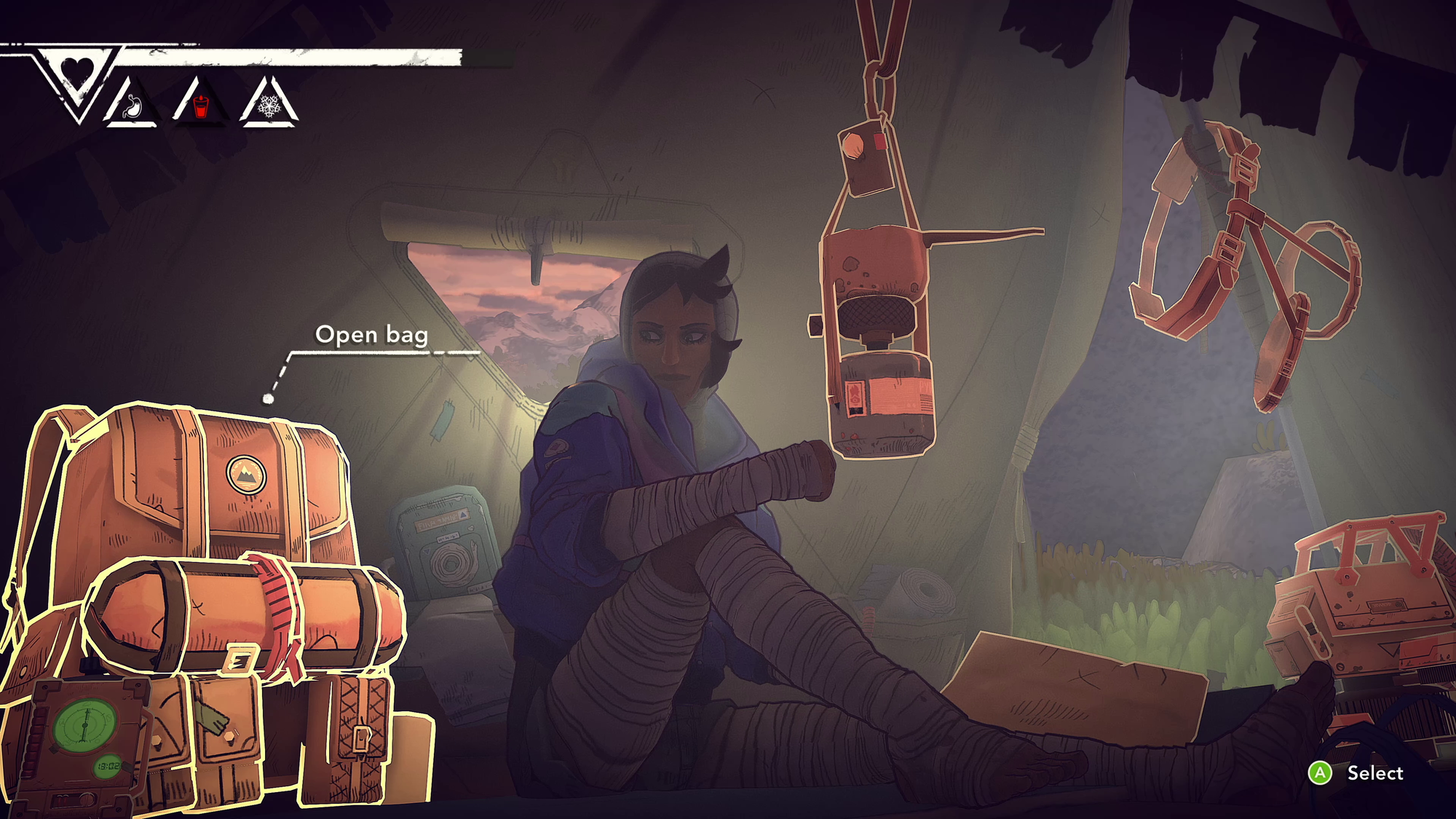The image size is (1456, 819).
Task: Click the buckle on the sleeping bag strap
Action: click(x=239, y=660)
